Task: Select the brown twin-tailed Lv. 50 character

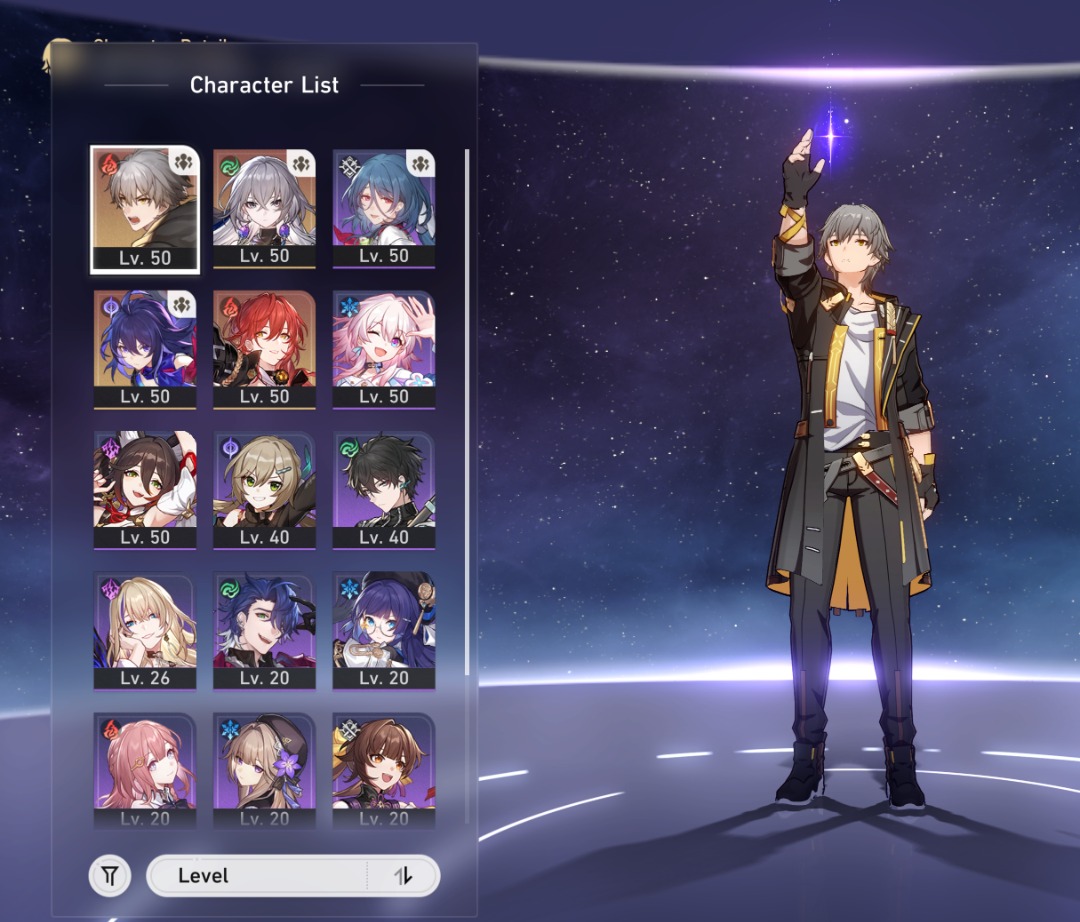Action: [x=144, y=489]
